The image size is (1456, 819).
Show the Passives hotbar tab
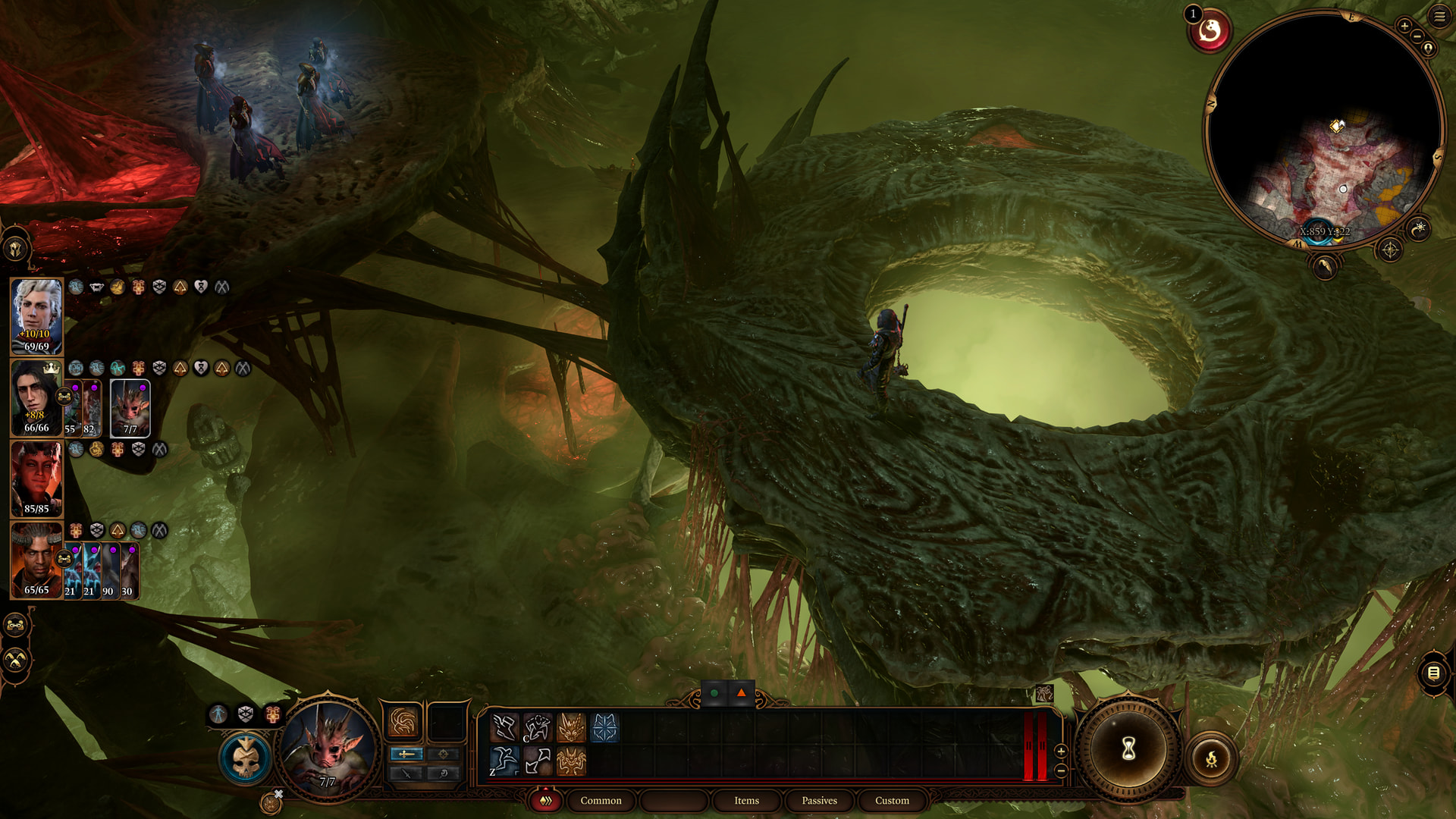pos(819,801)
